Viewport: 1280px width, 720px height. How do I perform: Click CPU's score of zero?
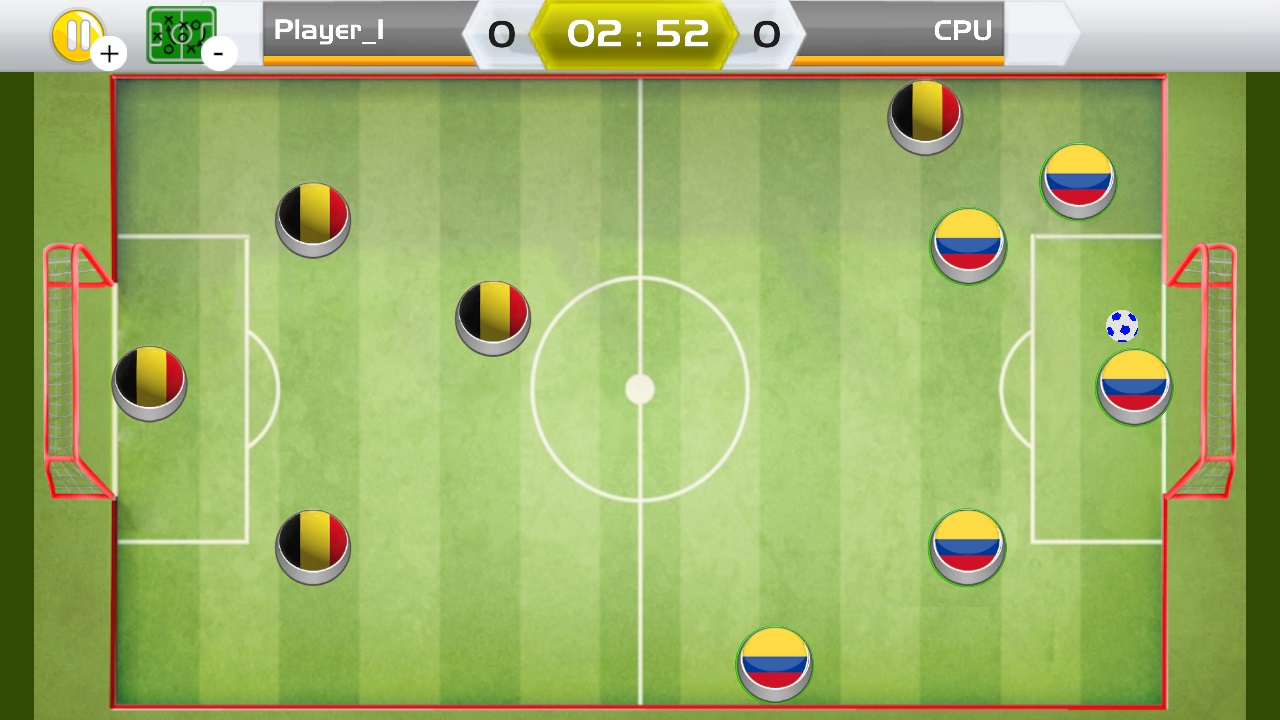pos(766,33)
